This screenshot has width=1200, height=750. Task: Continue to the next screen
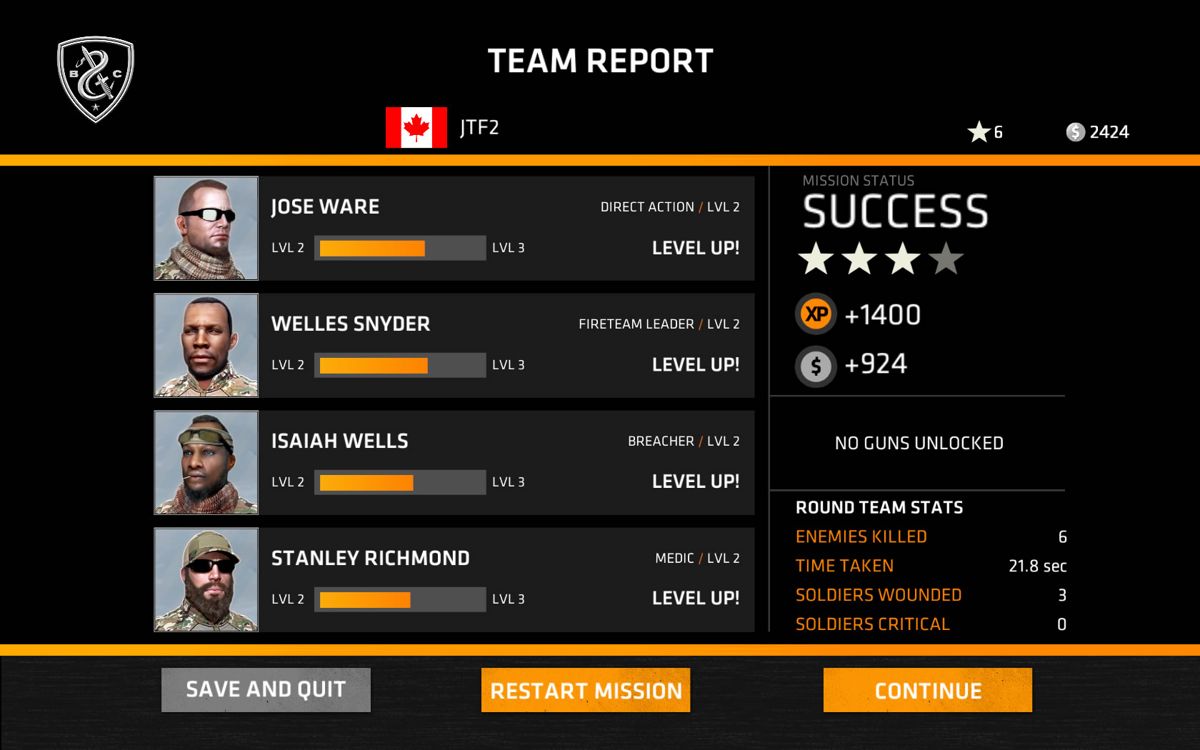[927, 690]
